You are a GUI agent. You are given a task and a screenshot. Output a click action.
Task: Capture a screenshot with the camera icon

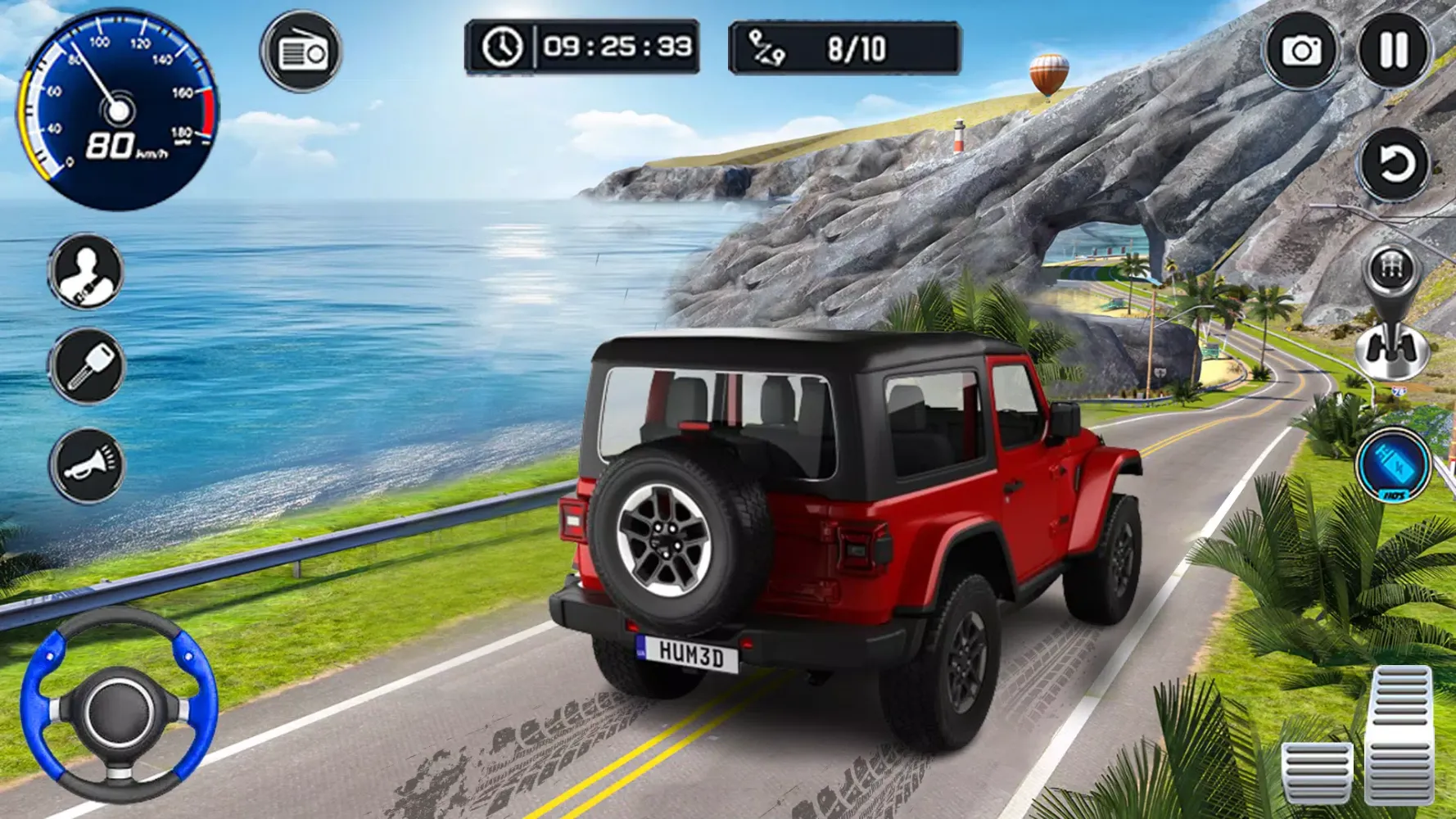(1304, 51)
